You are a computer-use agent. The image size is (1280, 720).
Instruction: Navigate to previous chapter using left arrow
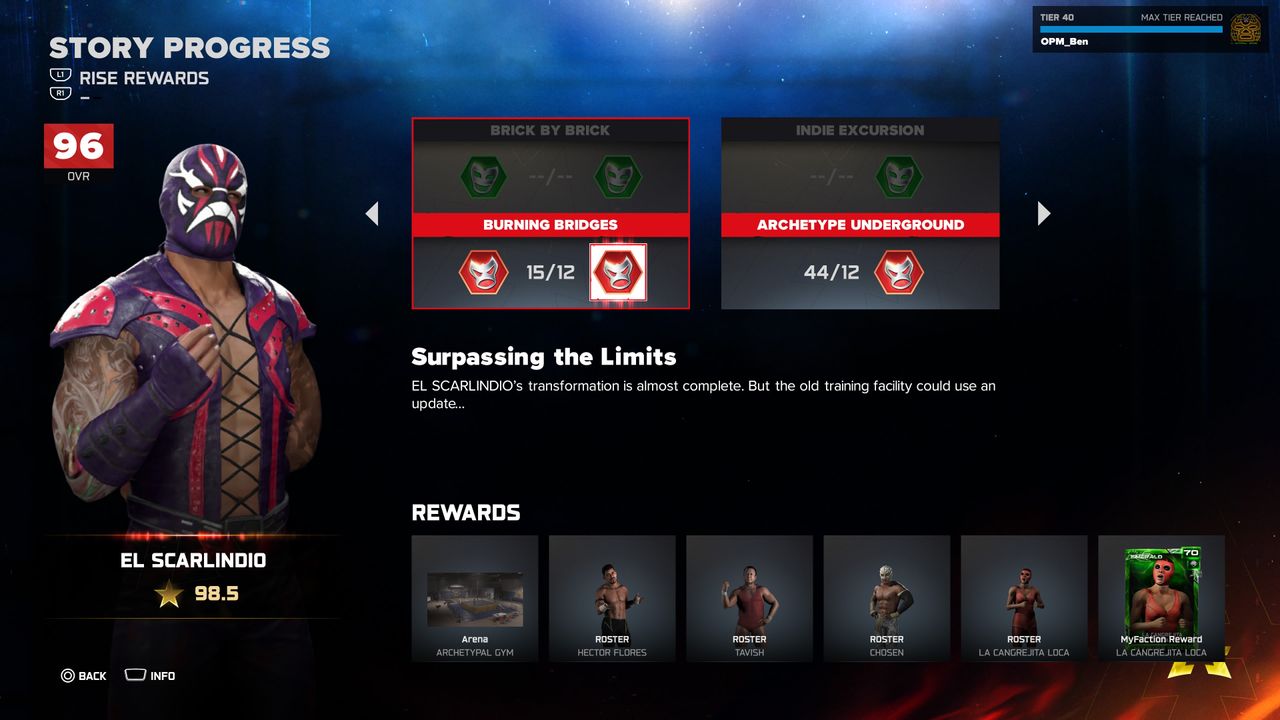click(372, 213)
